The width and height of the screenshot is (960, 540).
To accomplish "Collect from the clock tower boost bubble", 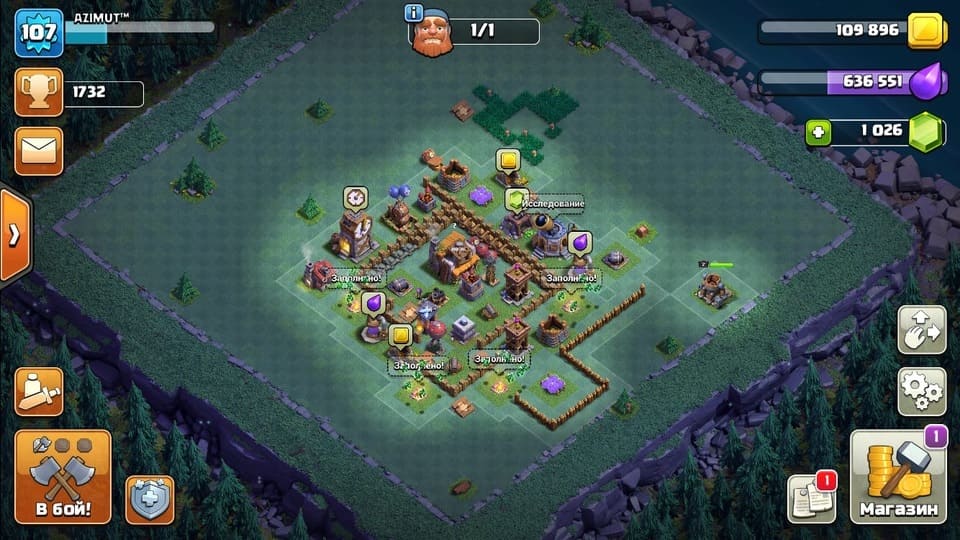I will pyautogui.click(x=355, y=198).
